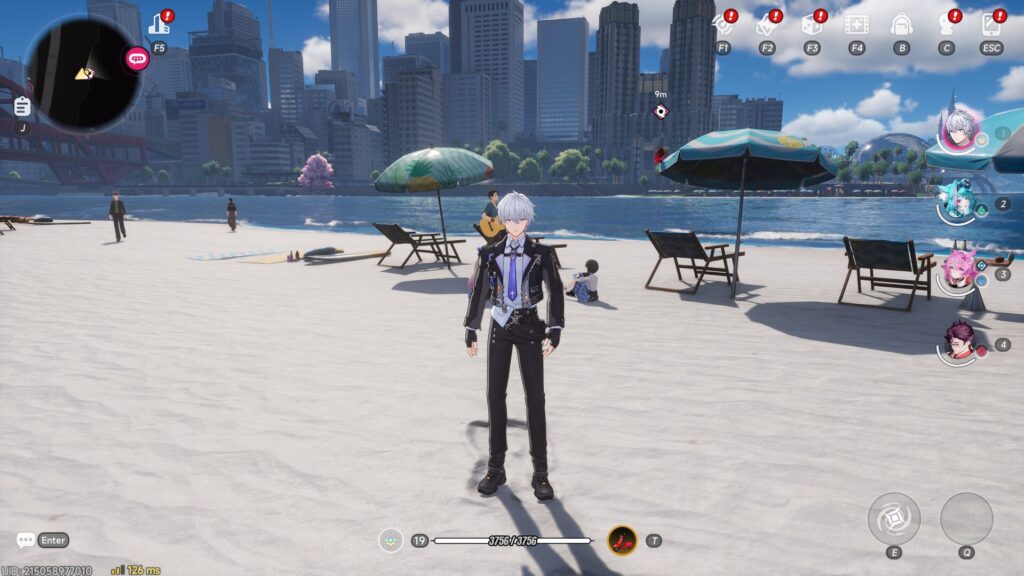Open the backpack inventory

click(901, 24)
